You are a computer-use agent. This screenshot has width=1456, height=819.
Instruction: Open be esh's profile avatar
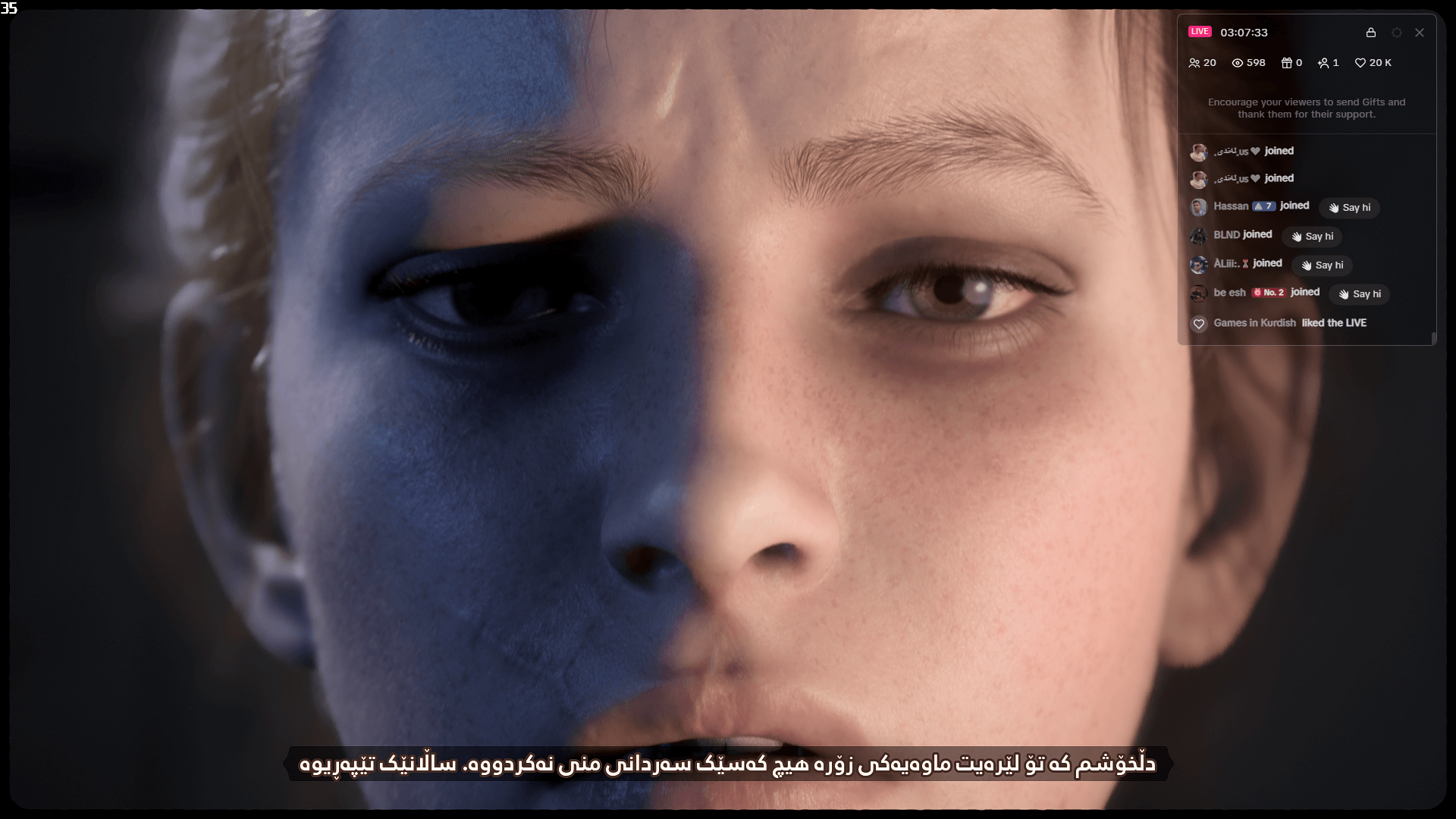(x=1200, y=293)
